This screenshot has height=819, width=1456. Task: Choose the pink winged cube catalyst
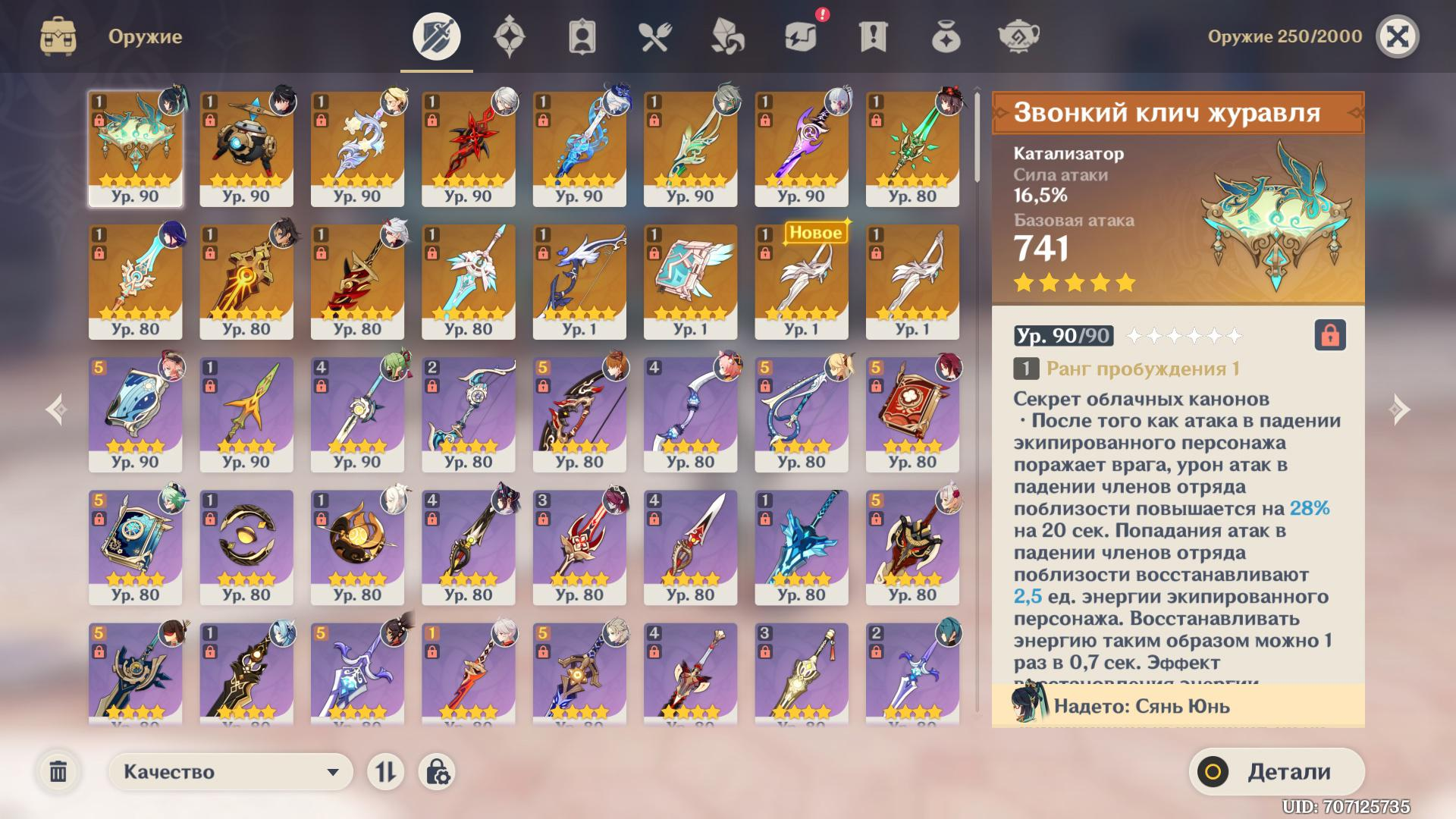pyautogui.click(x=690, y=281)
